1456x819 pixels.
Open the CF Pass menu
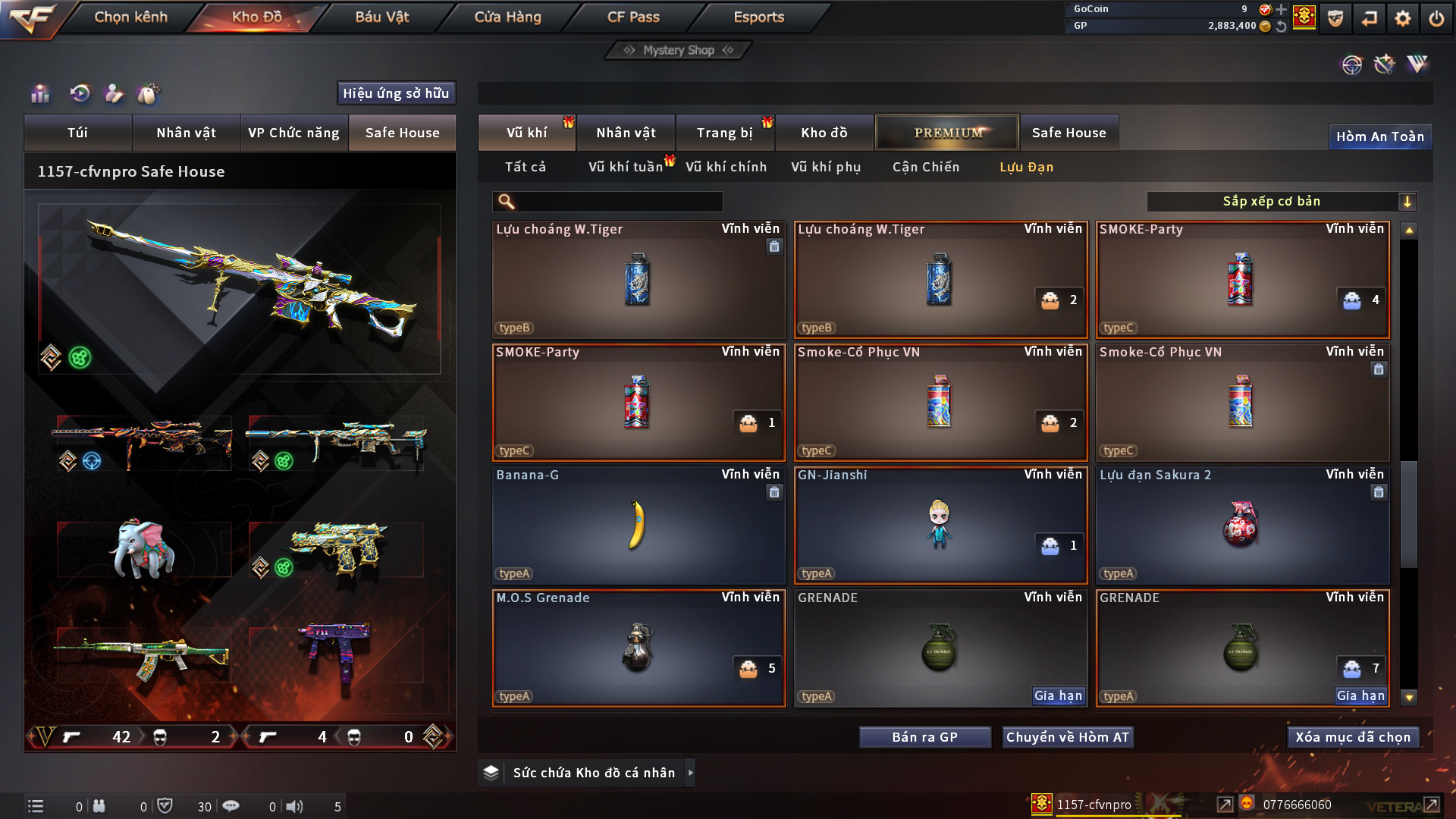pos(633,17)
